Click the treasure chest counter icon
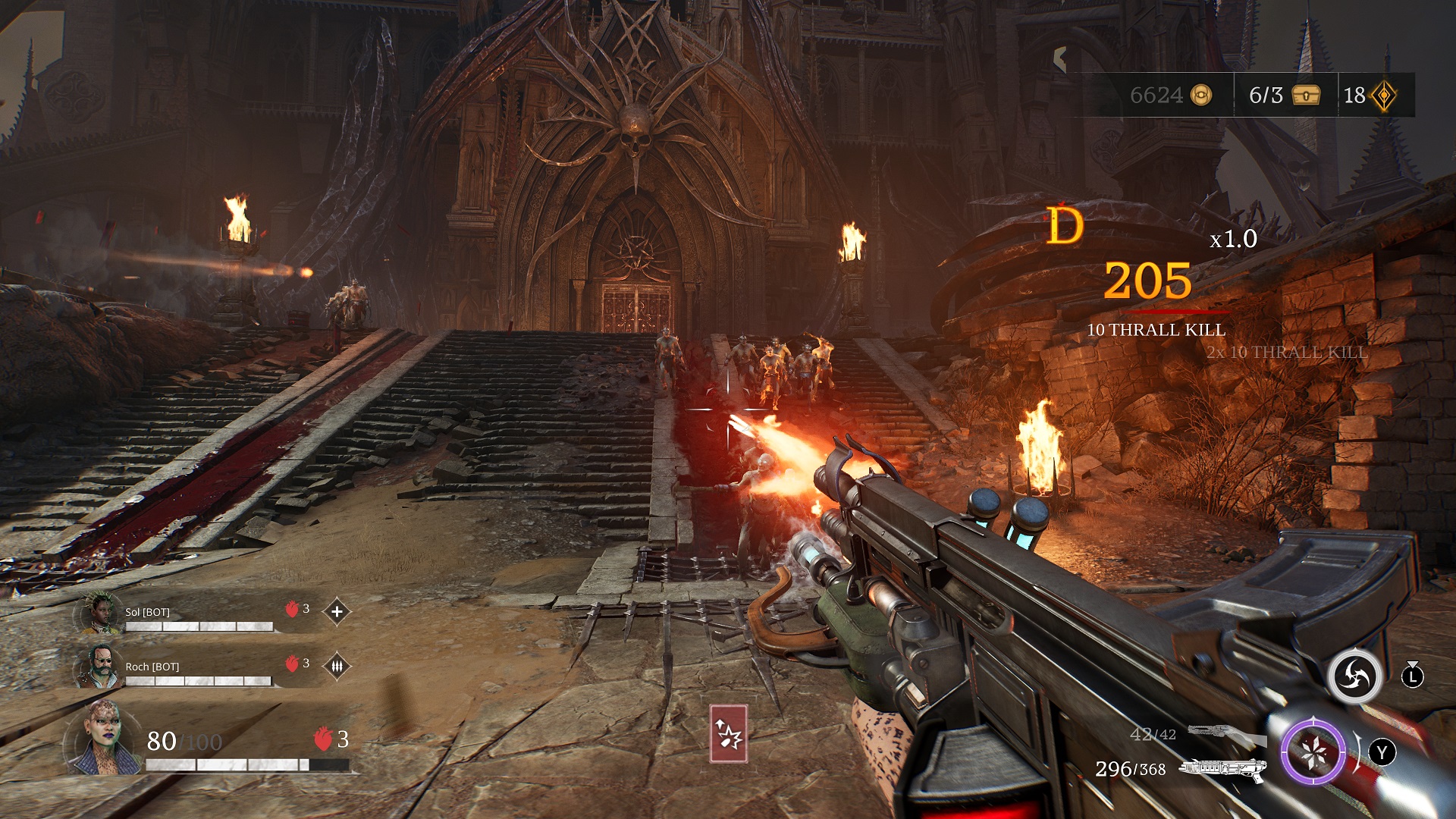This screenshot has width=1456, height=819. (x=1306, y=95)
